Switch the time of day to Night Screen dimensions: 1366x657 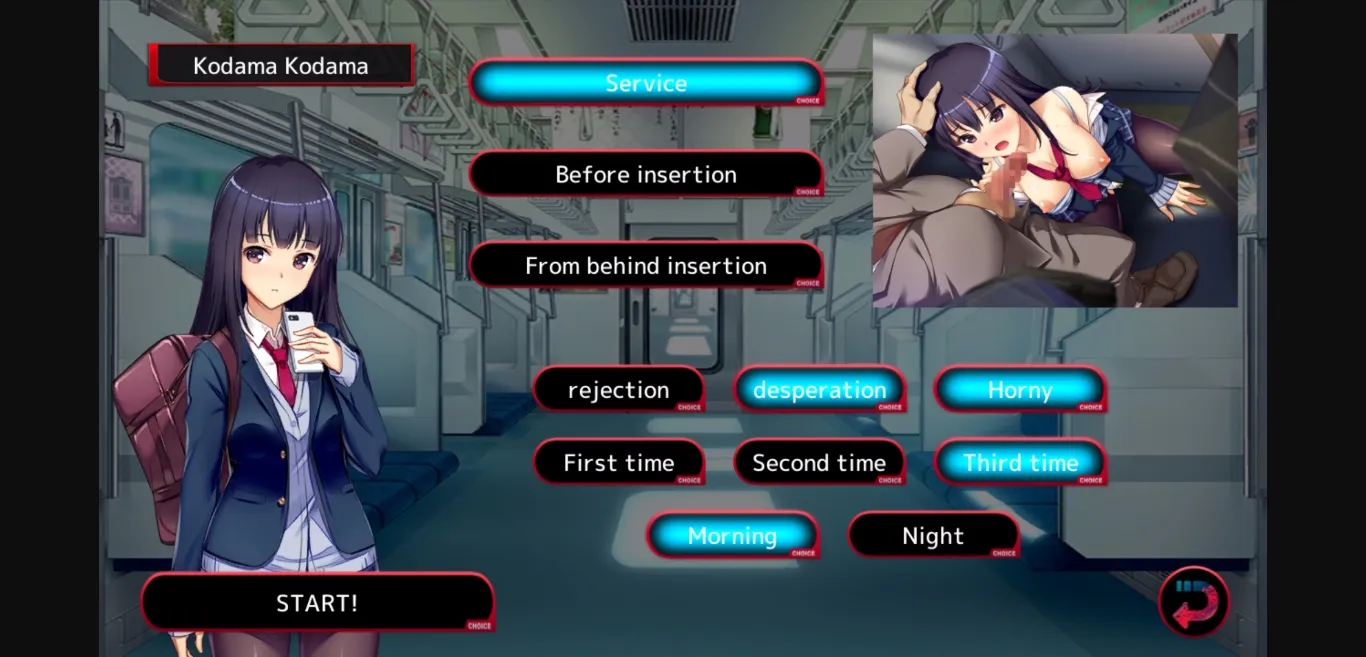(934, 536)
